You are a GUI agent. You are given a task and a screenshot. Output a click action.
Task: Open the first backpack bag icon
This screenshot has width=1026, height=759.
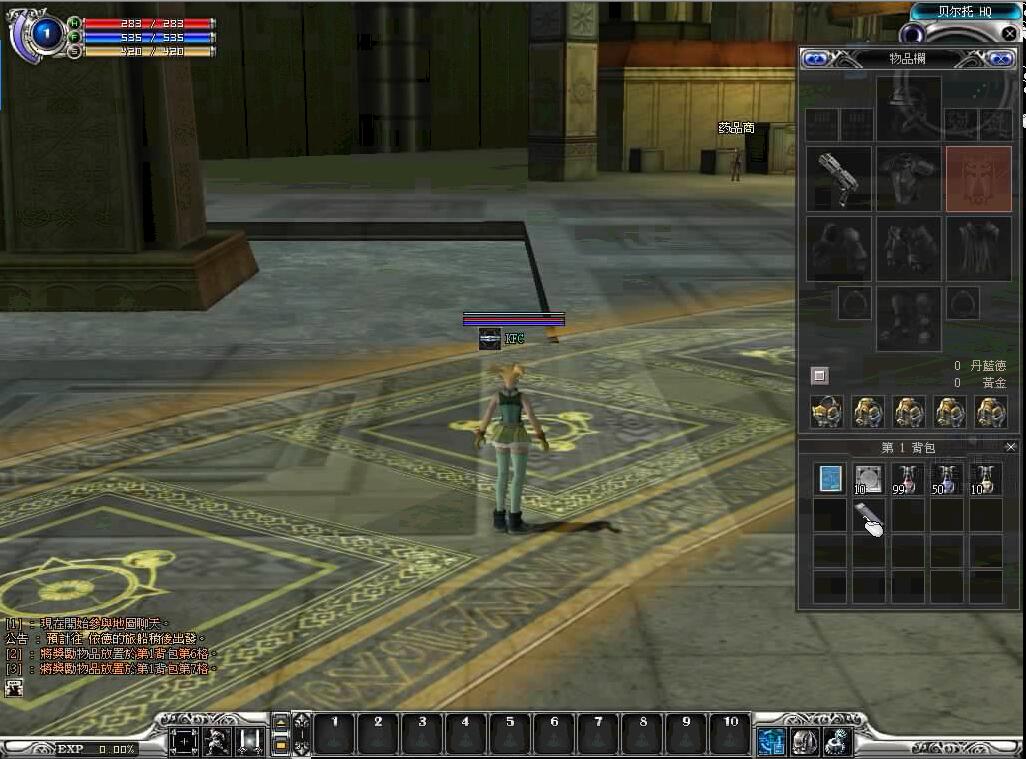pos(827,411)
